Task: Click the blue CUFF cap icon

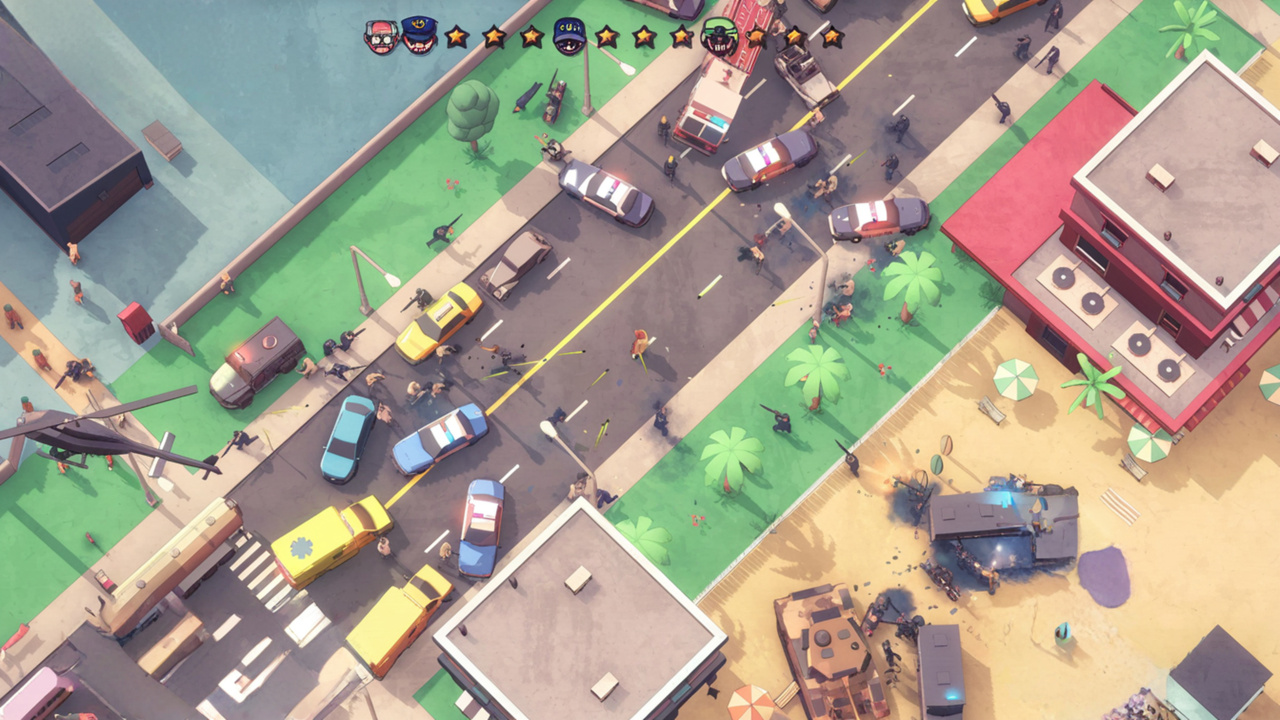Action: (x=570, y=35)
